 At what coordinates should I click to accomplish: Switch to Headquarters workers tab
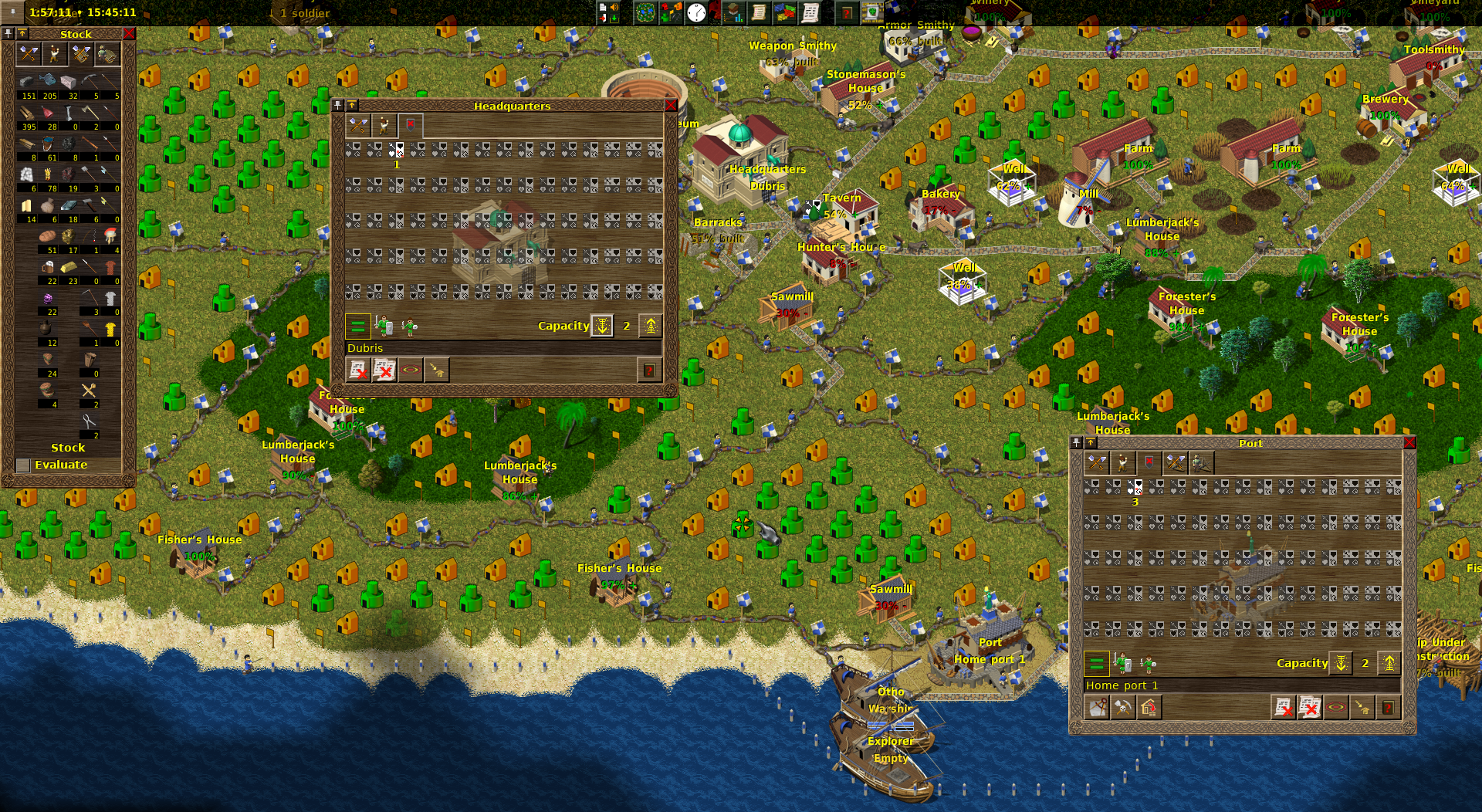[384, 125]
